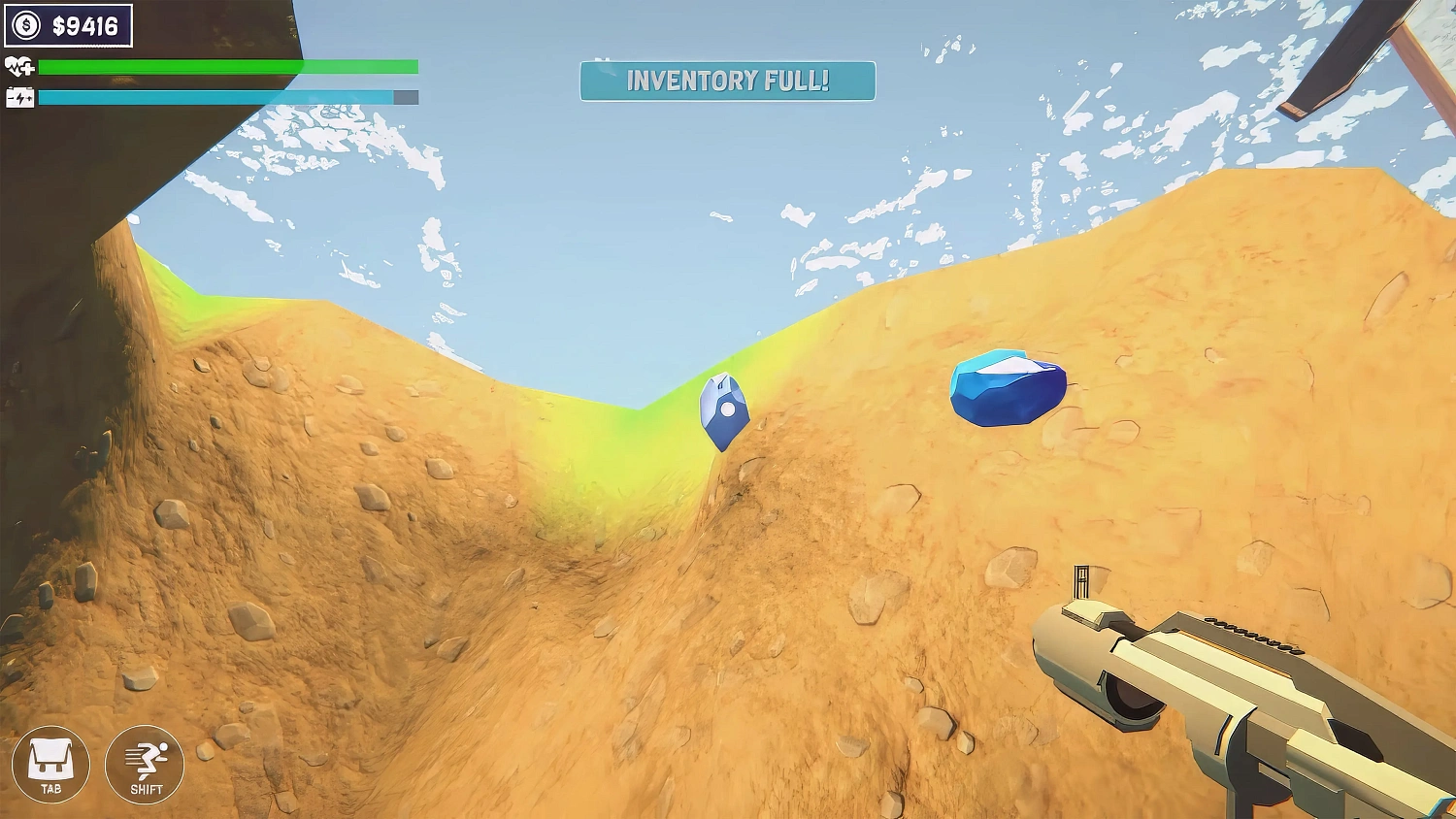Click the pistol's front iron sight
Image resolution: width=1456 pixels, height=819 pixels.
(1079, 582)
